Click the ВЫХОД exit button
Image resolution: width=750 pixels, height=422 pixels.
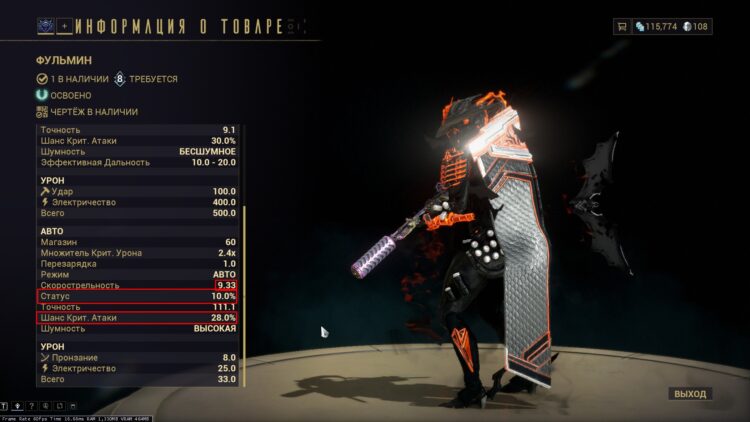tap(689, 394)
